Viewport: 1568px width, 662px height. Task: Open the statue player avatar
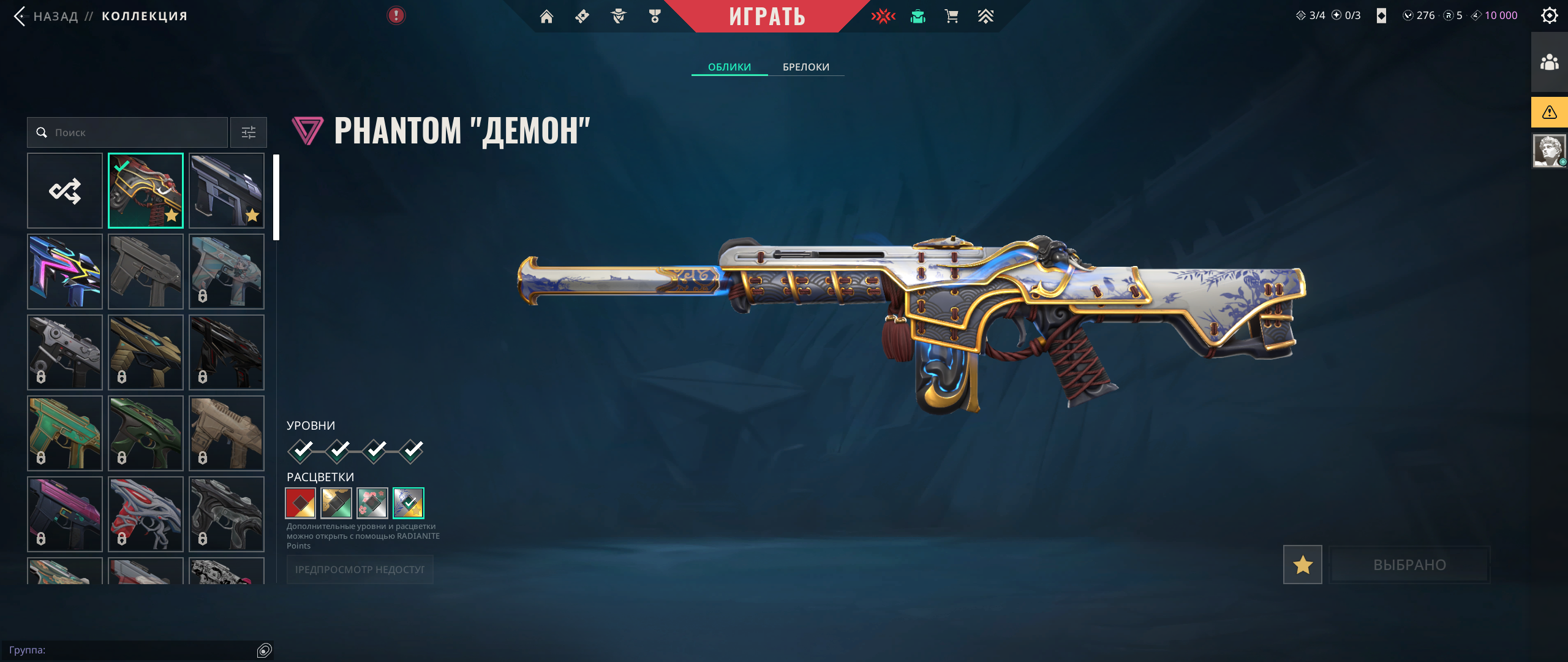tap(1549, 151)
